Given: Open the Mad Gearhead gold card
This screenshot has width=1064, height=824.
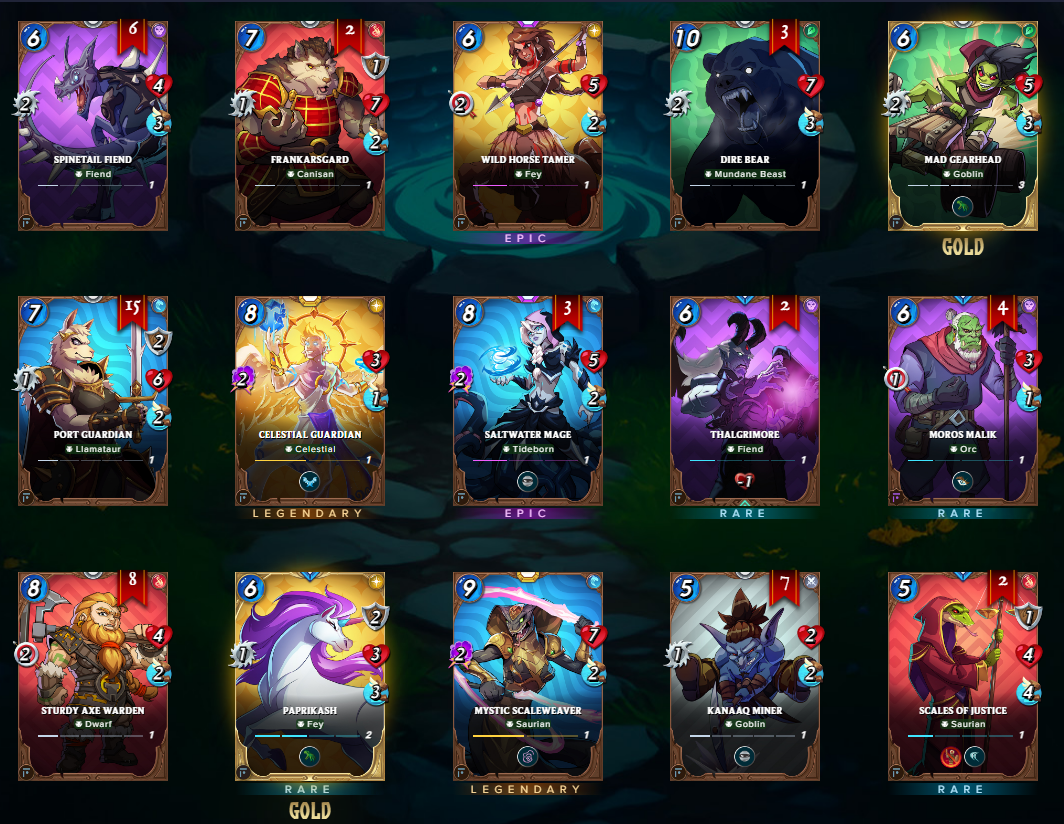Looking at the screenshot, I should coord(963,125).
